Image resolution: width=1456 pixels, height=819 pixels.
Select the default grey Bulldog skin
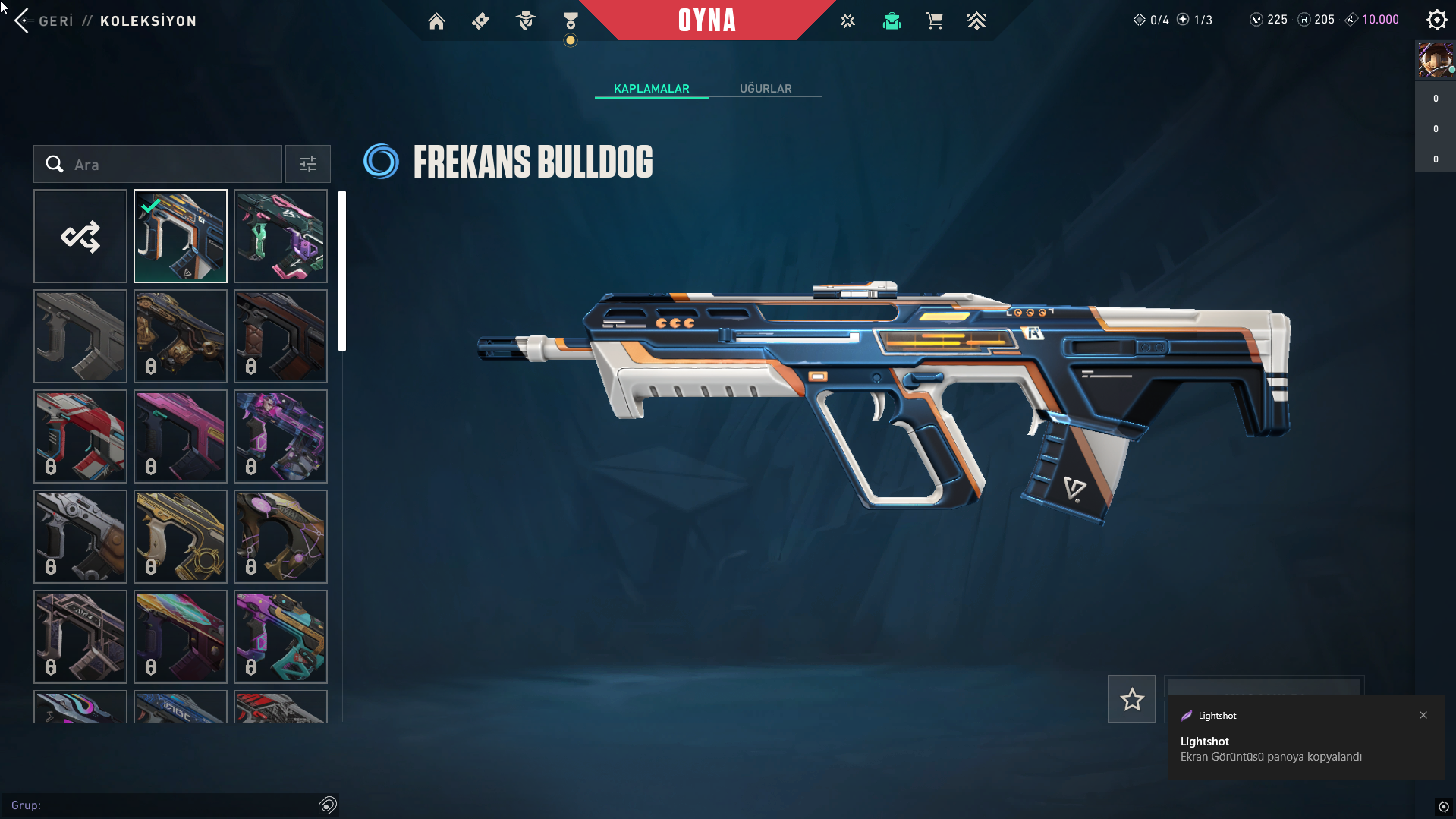click(80, 336)
